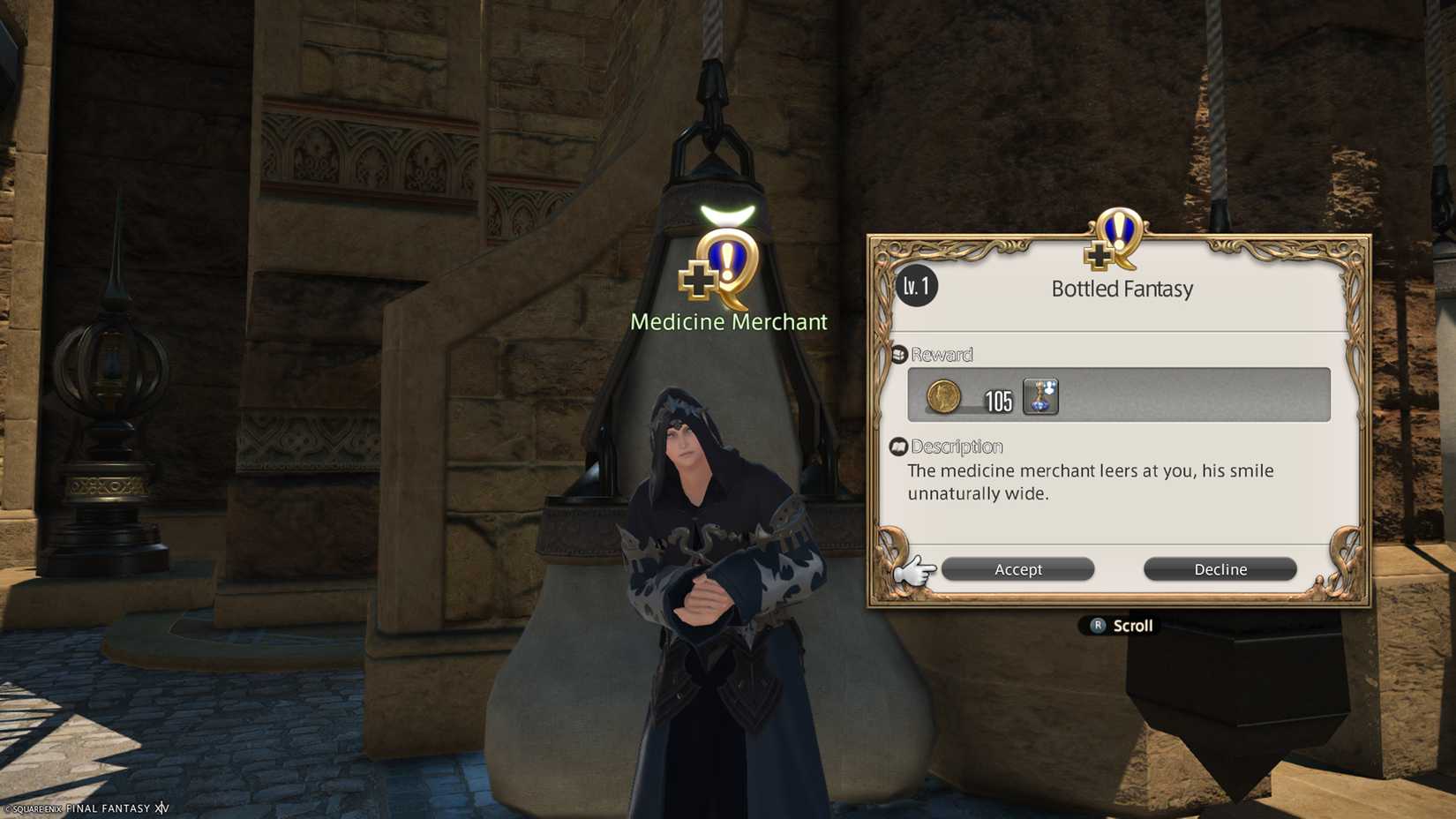Click the reward quantity 105 text

point(998,402)
